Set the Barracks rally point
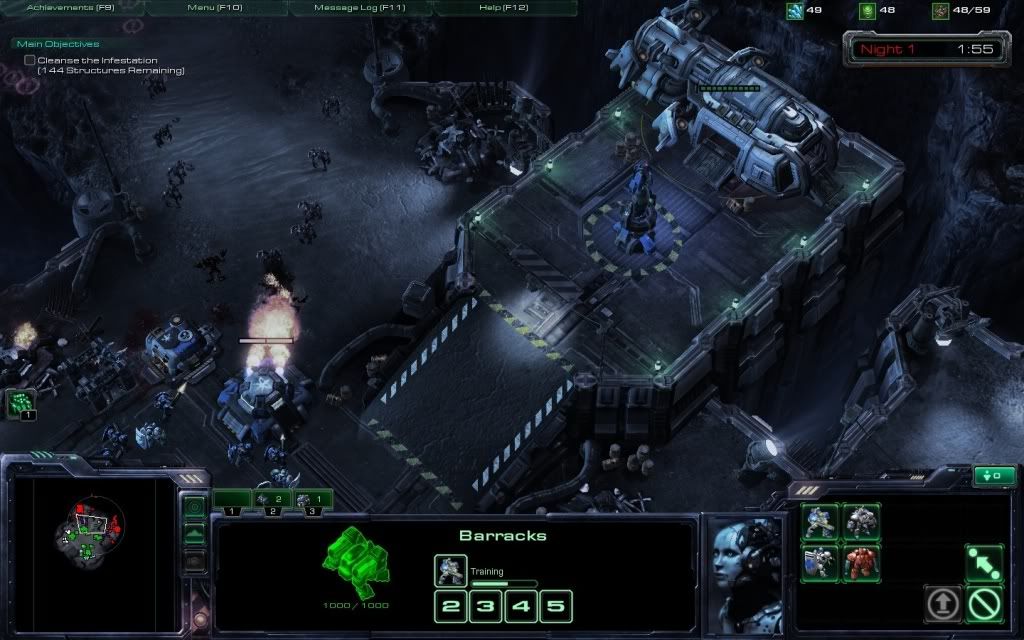Image resolution: width=1024 pixels, height=640 pixels. tap(984, 563)
